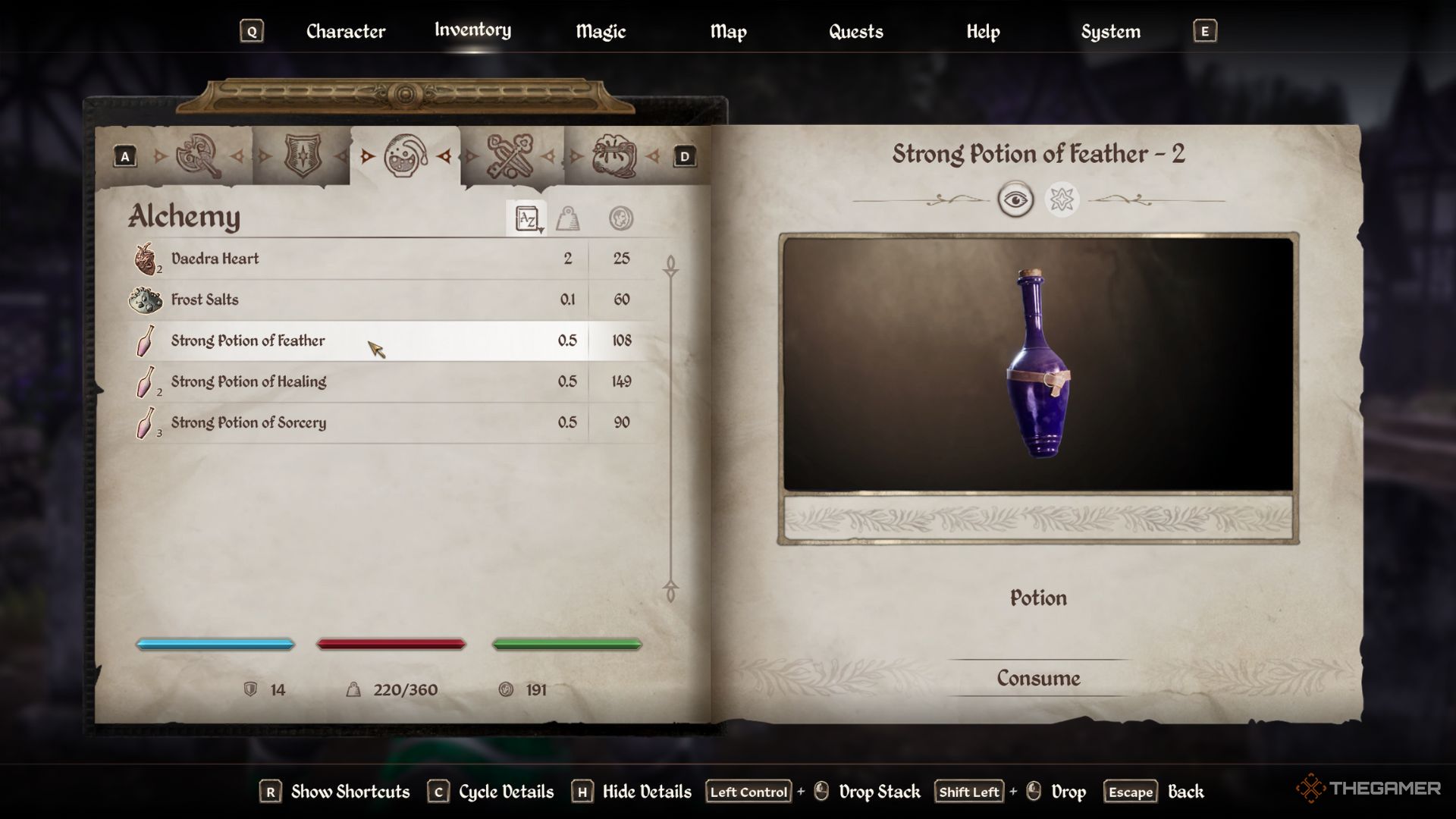The height and width of the screenshot is (819, 1456).
Task: Sort the list by weight
Action: pyautogui.click(x=568, y=219)
